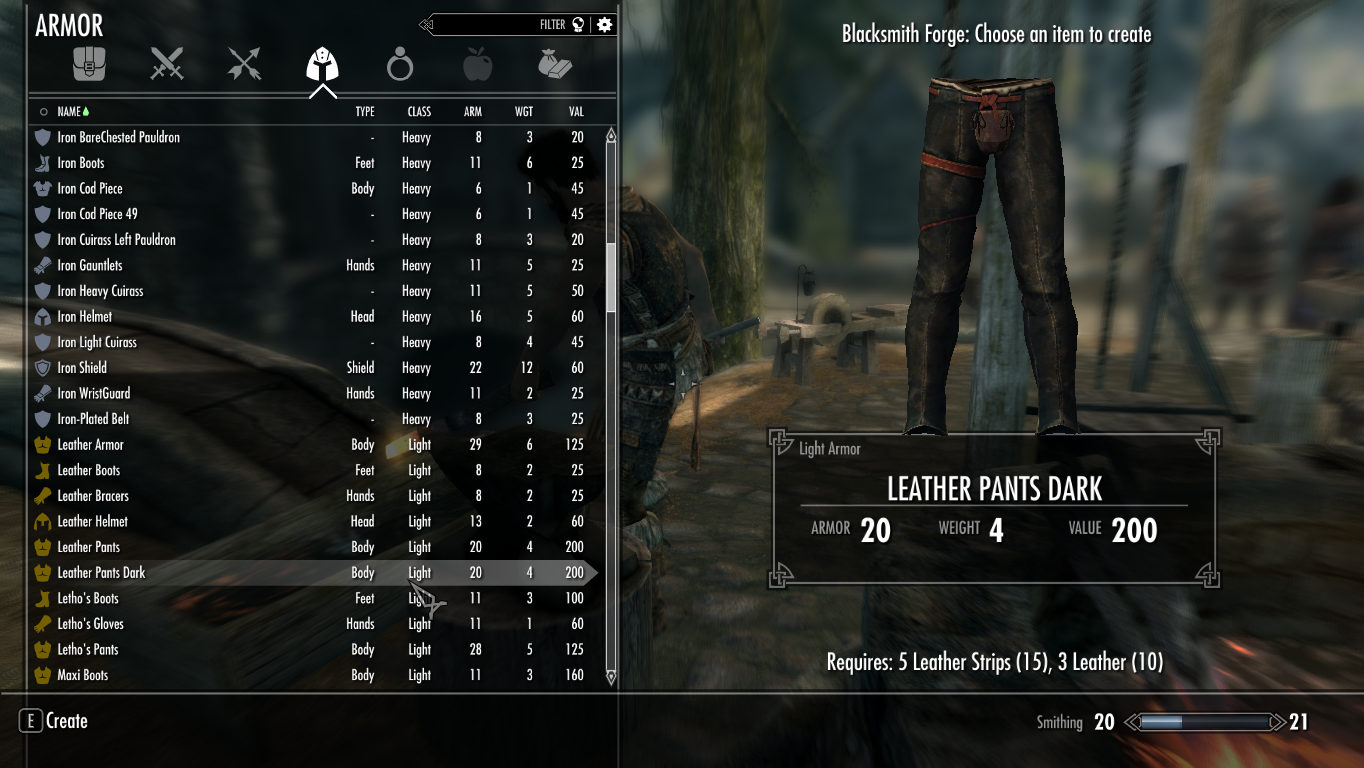
Task: Sort the list by the NAME column
Action: (x=69, y=112)
